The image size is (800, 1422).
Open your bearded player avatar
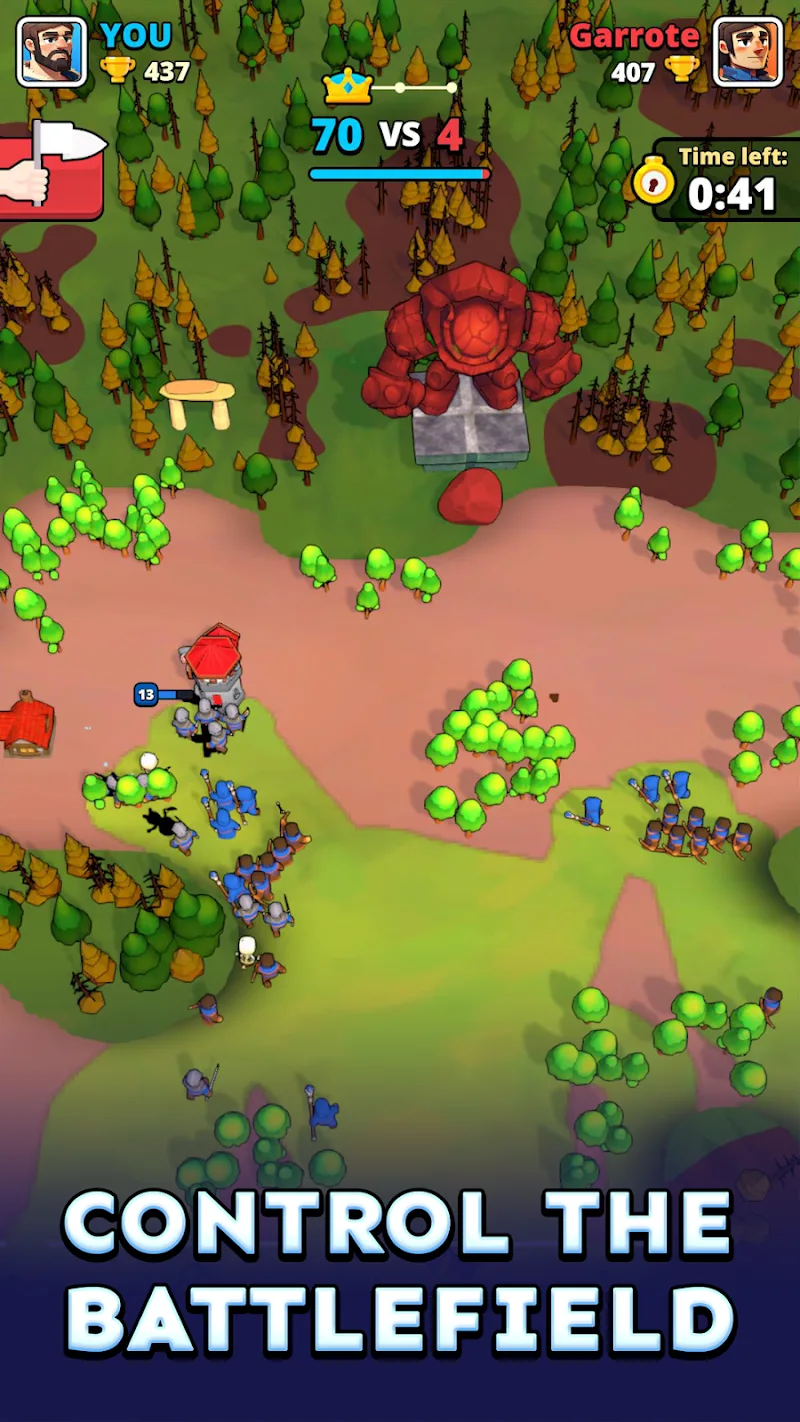click(x=51, y=51)
